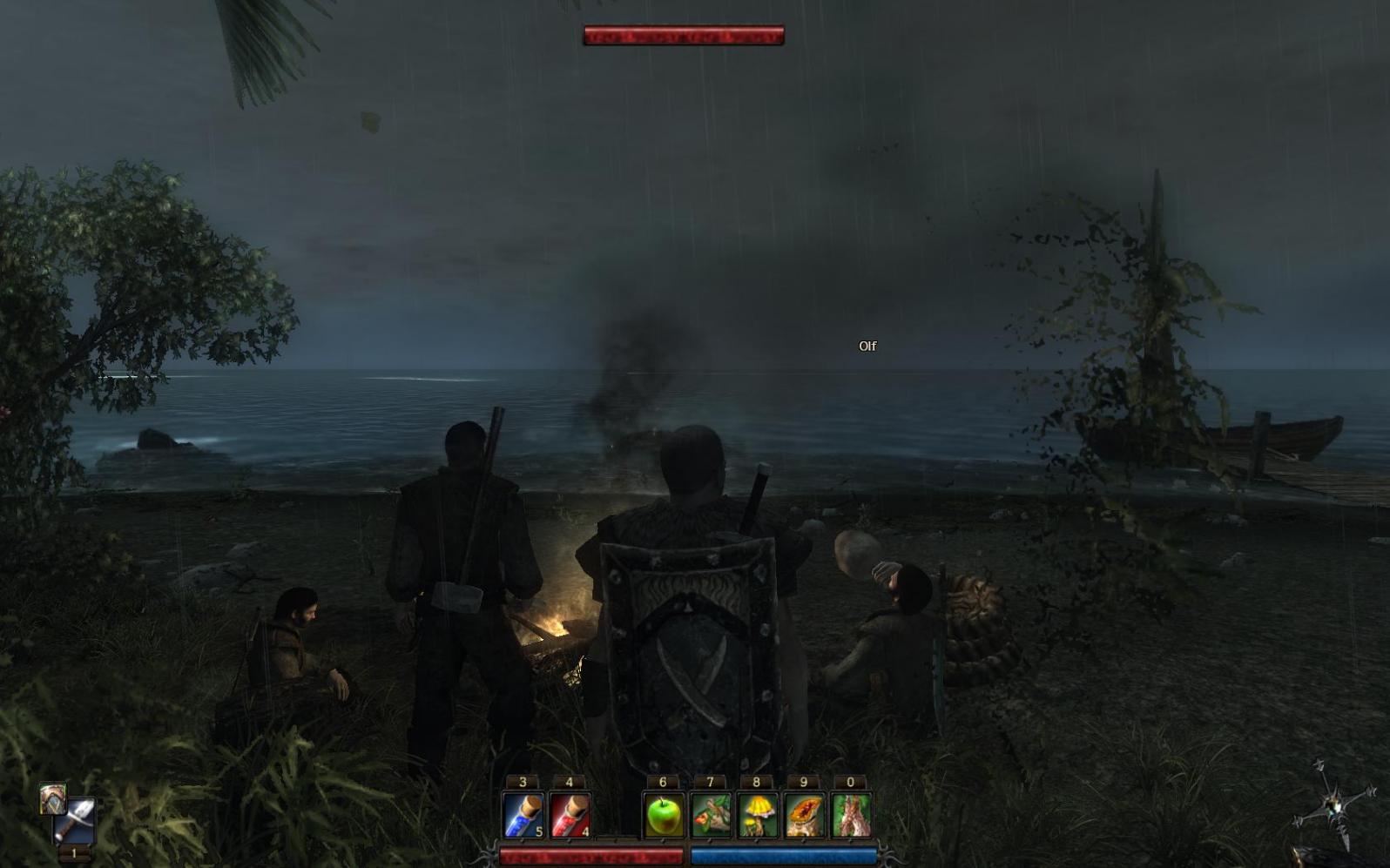
Task: Eat the green apple from the hotbar
Action: tap(664, 815)
